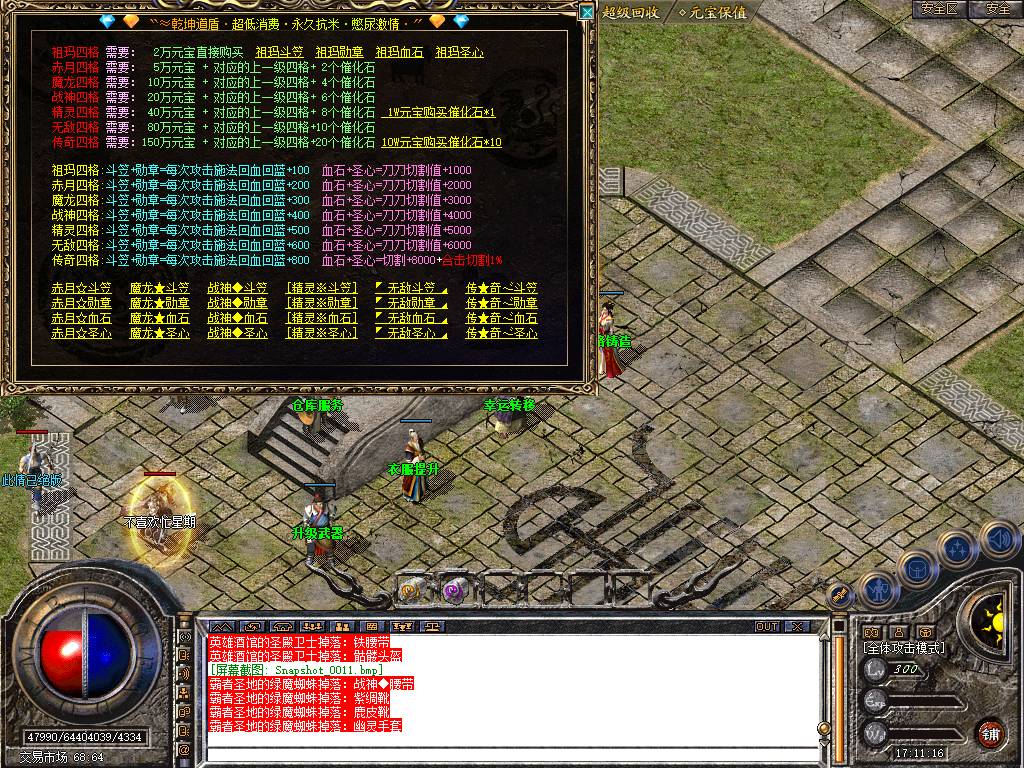Click the OUT button above the chat

click(766, 626)
